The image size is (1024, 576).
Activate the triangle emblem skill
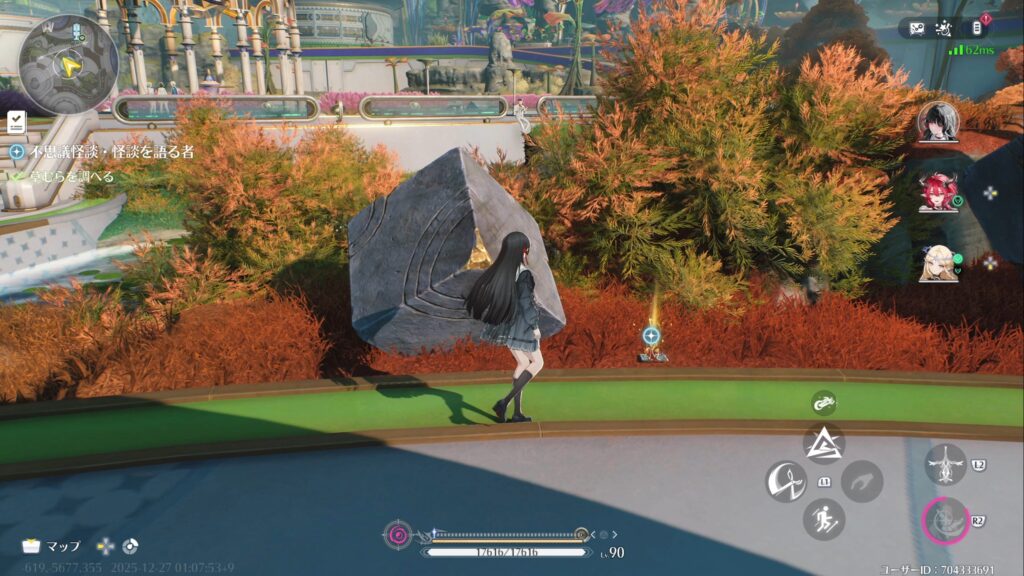point(824,444)
